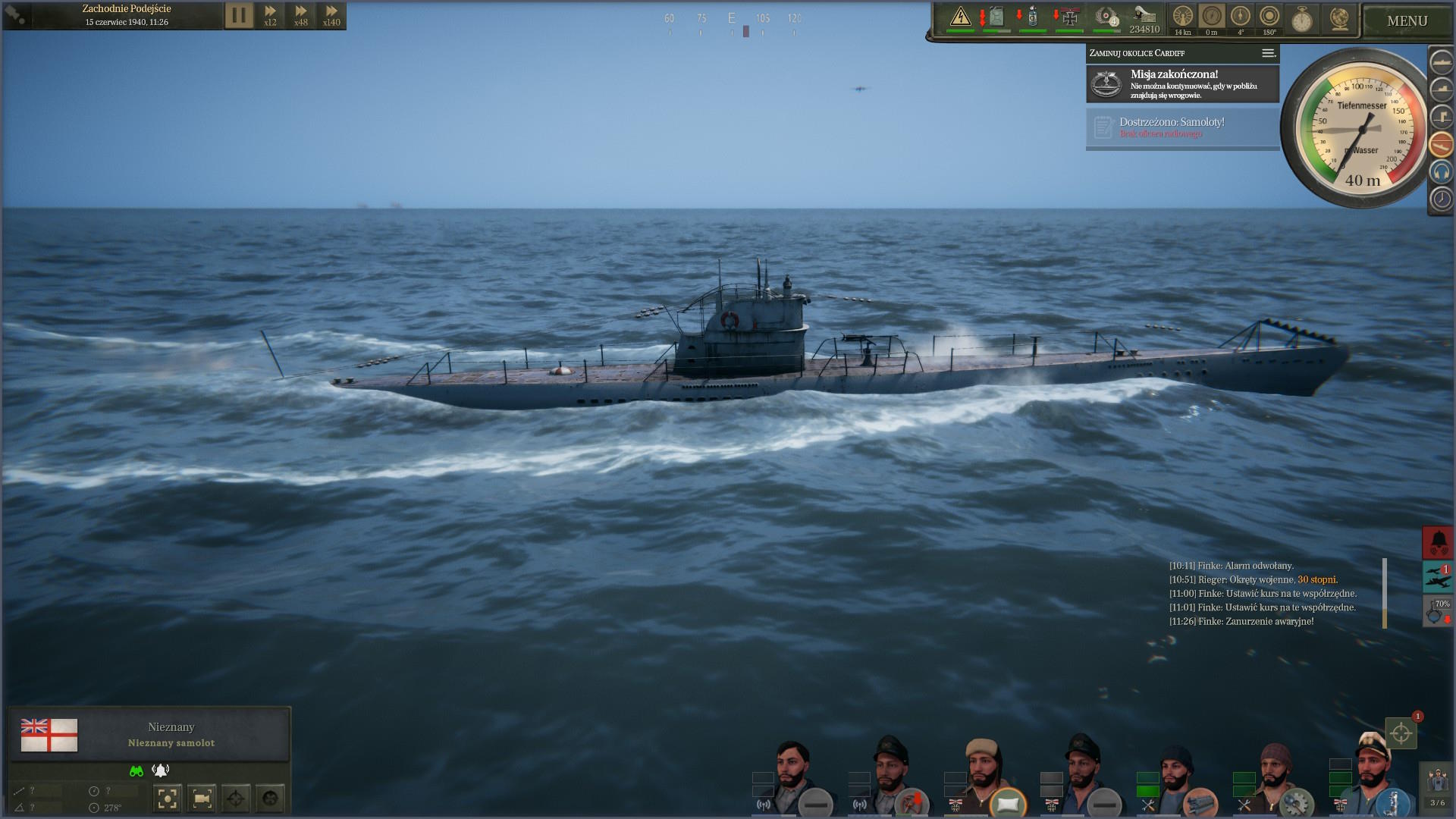Activate the red alarm bell button
Screen dimensions: 1456x819
1438,542
